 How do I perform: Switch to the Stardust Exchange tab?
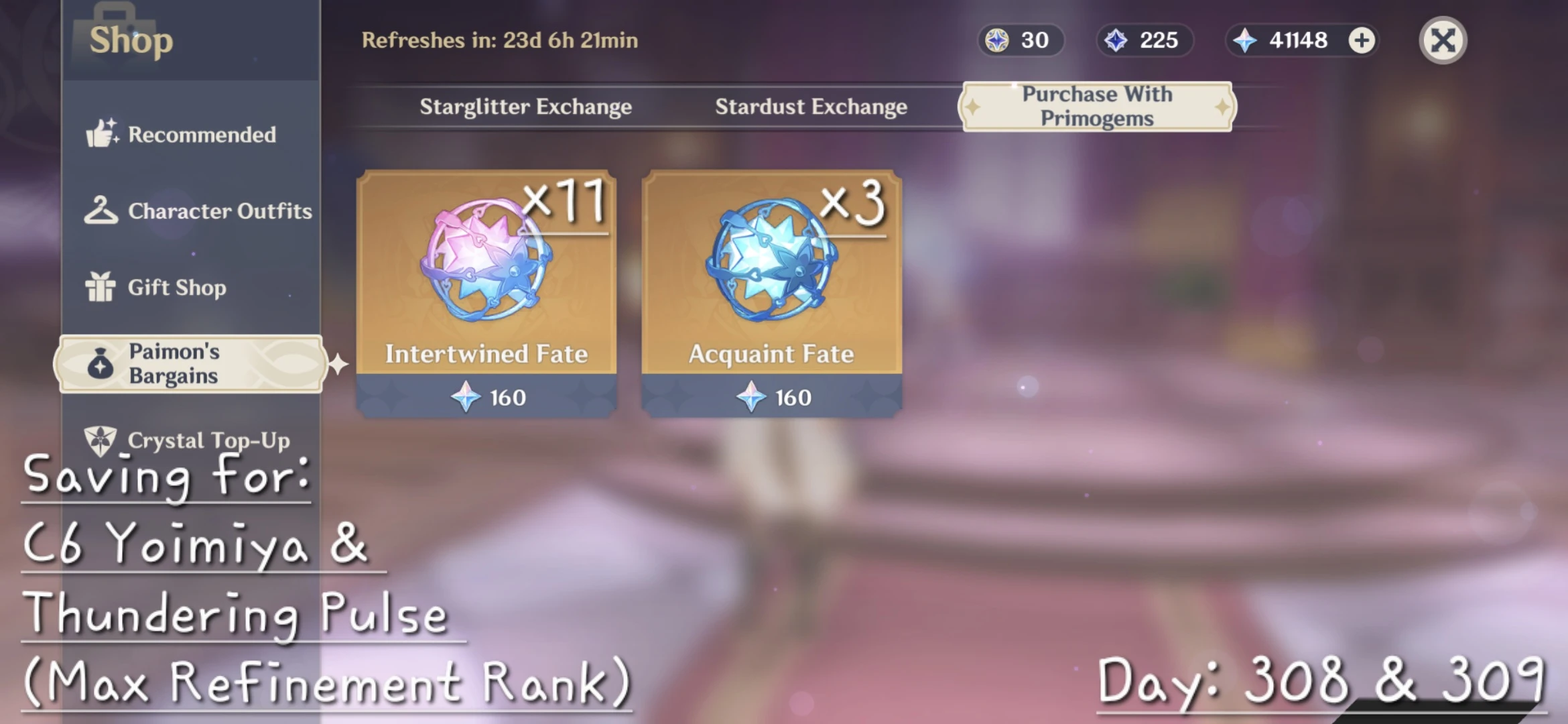(x=811, y=106)
